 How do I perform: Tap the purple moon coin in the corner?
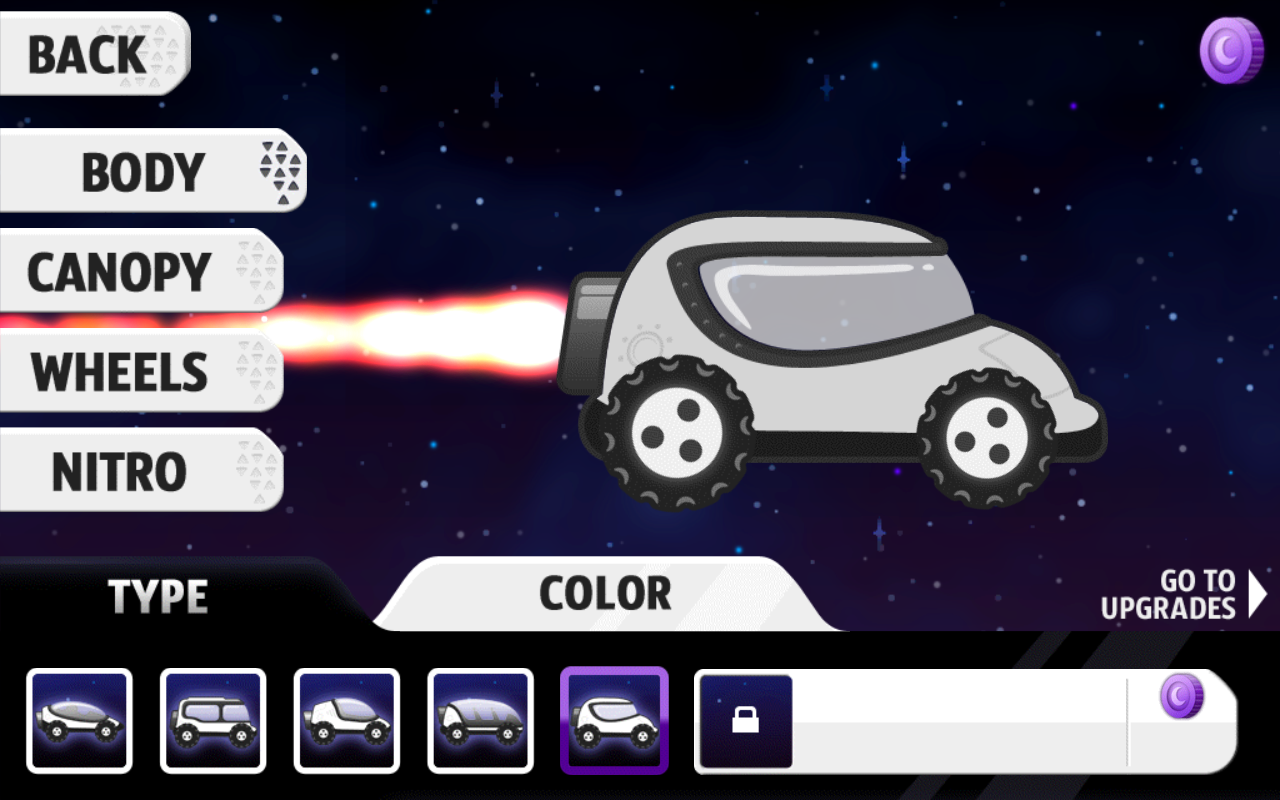(1231, 51)
